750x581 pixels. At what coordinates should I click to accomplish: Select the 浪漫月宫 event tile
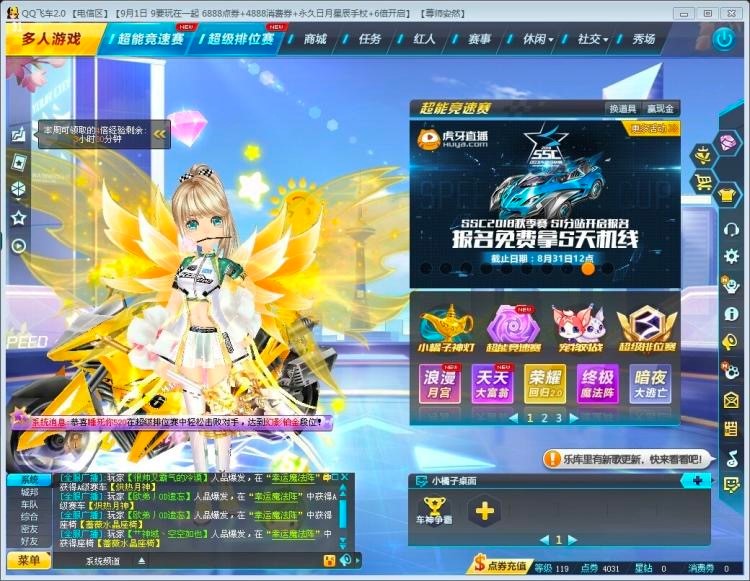click(440, 384)
